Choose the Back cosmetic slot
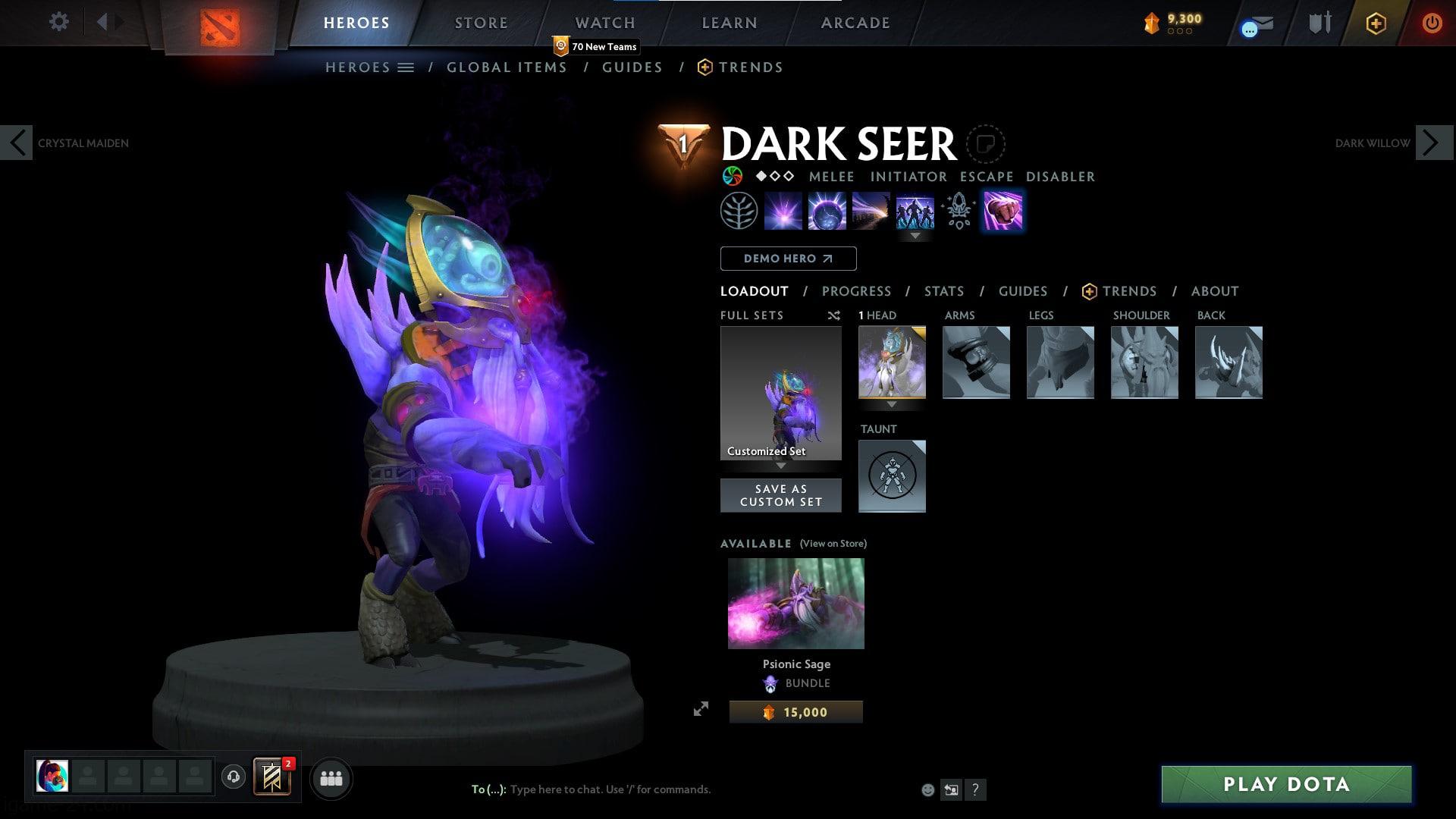 click(1228, 362)
